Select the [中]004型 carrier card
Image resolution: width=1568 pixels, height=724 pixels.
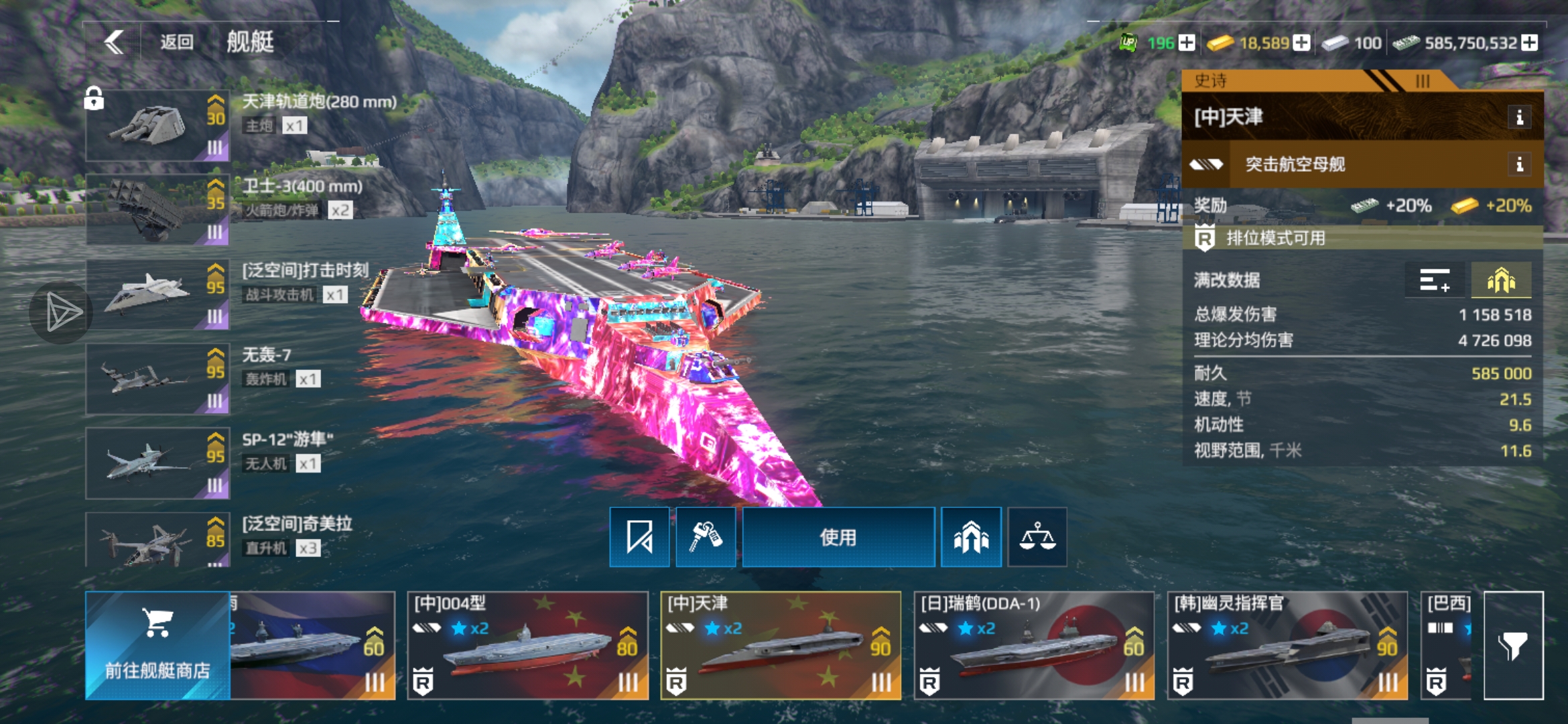527,645
